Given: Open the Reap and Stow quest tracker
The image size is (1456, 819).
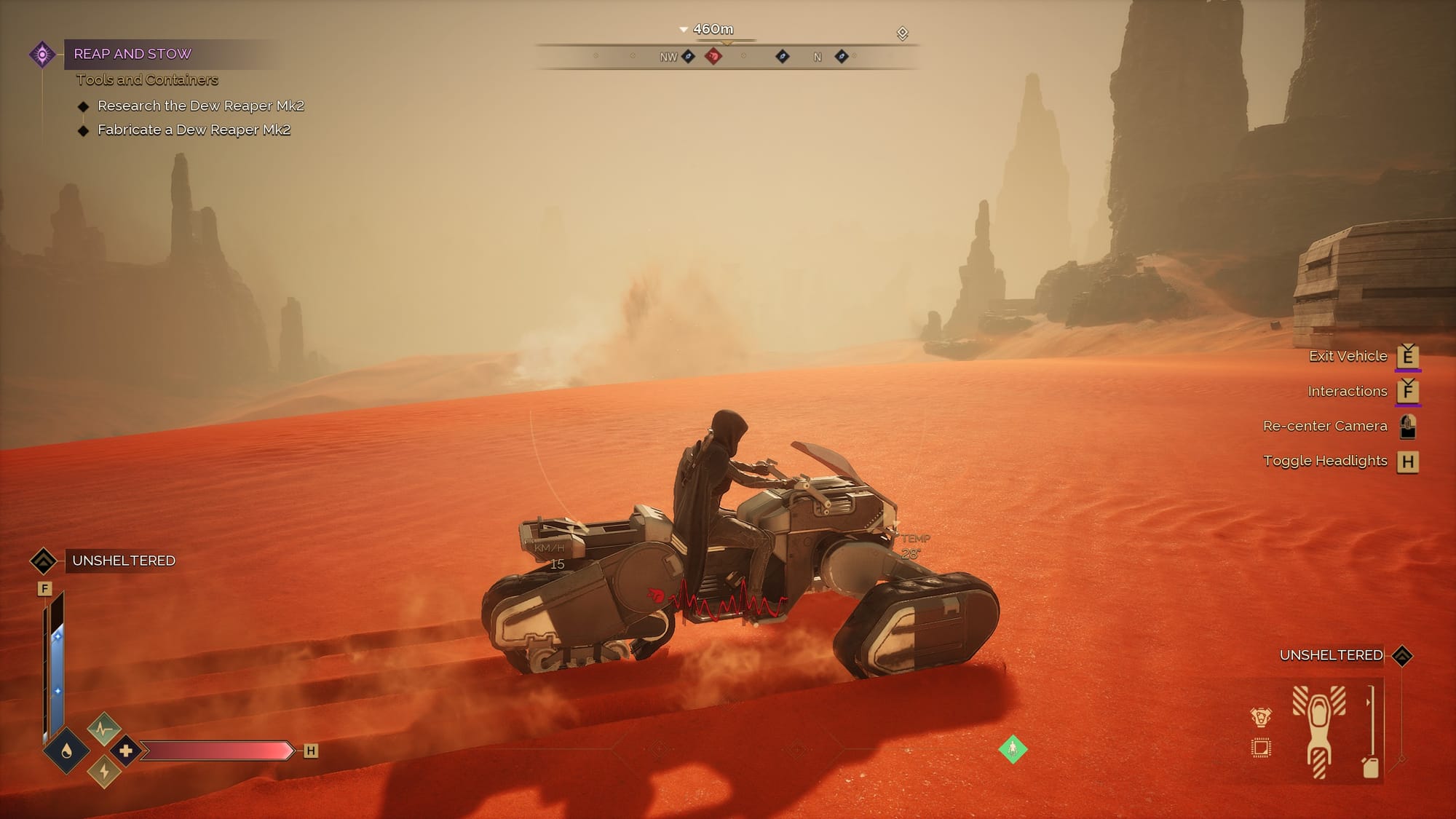Looking at the screenshot, I should coord(132,54).
